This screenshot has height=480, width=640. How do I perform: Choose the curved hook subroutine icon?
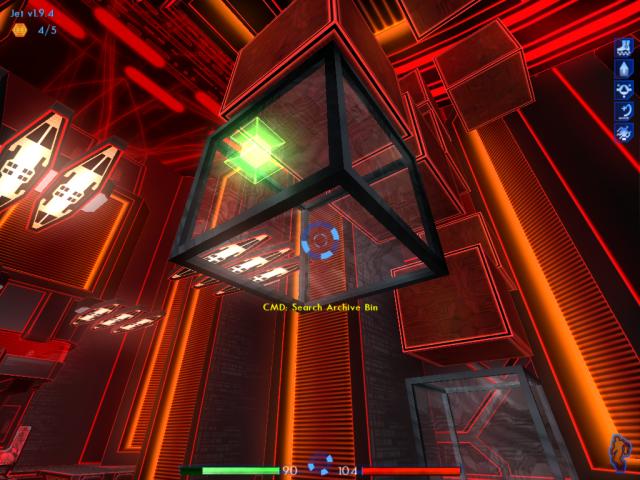(623, 110)
